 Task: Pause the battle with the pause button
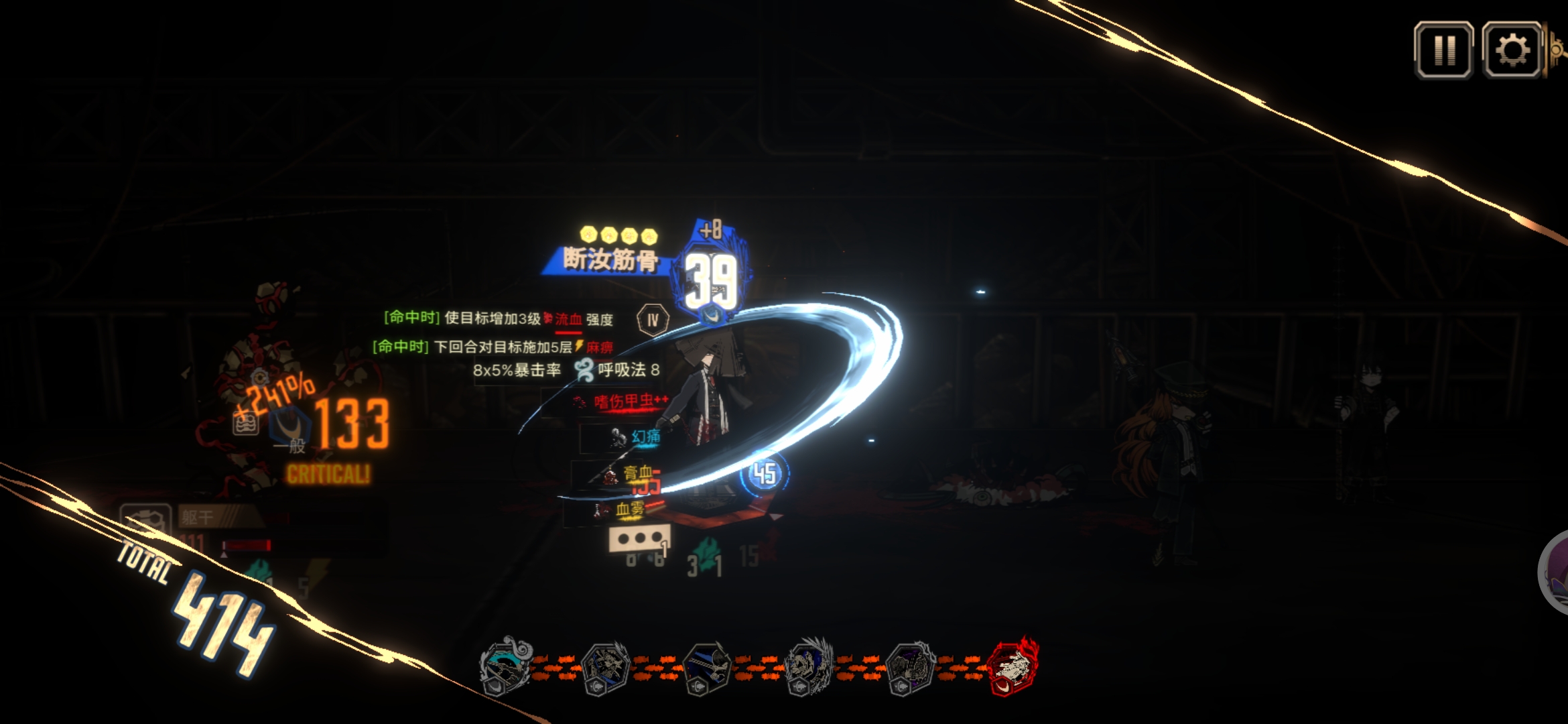click(1443, 50)
